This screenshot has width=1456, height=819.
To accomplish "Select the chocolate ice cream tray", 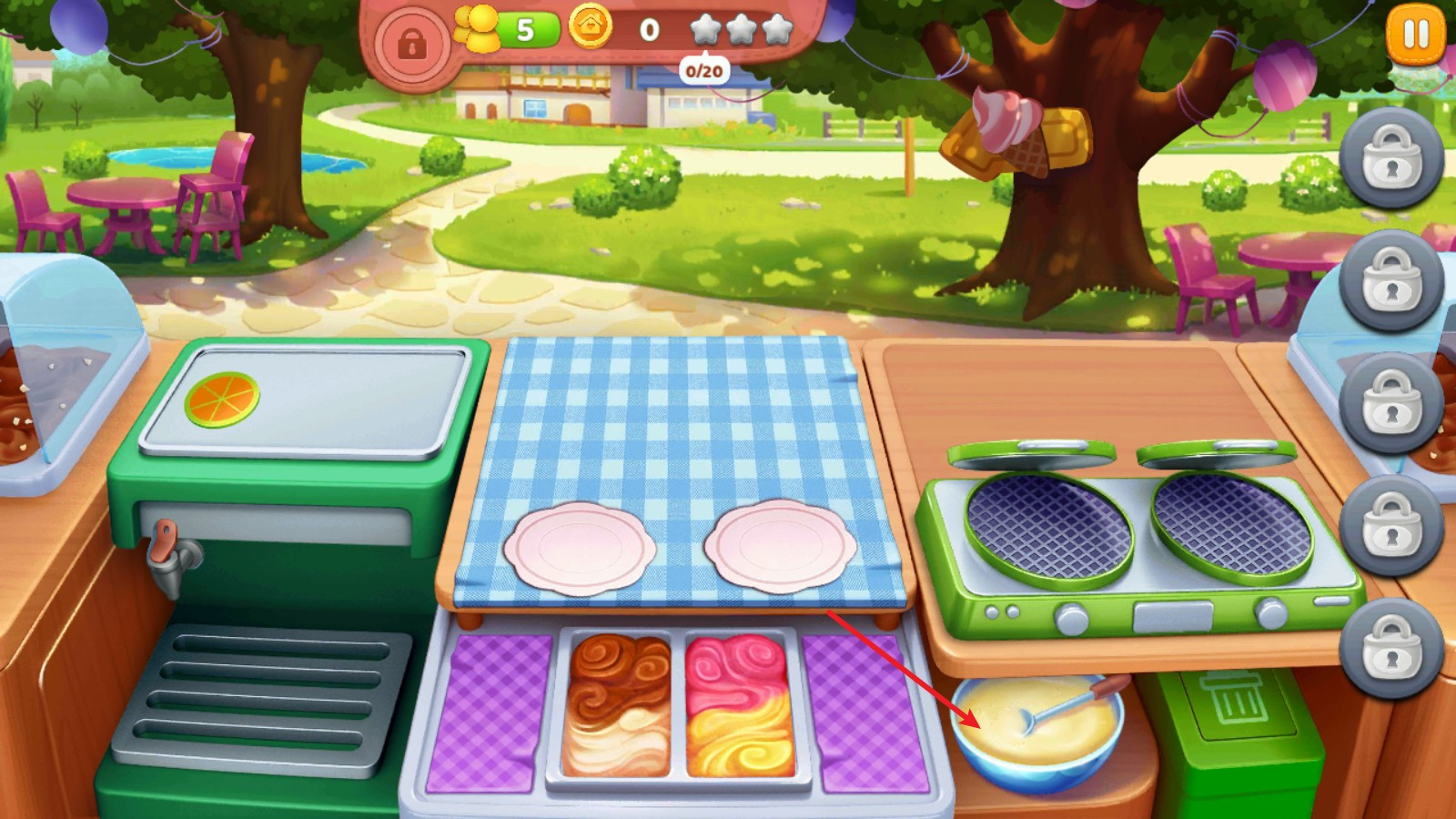I will pyautogui.click(x=618, y=705).
